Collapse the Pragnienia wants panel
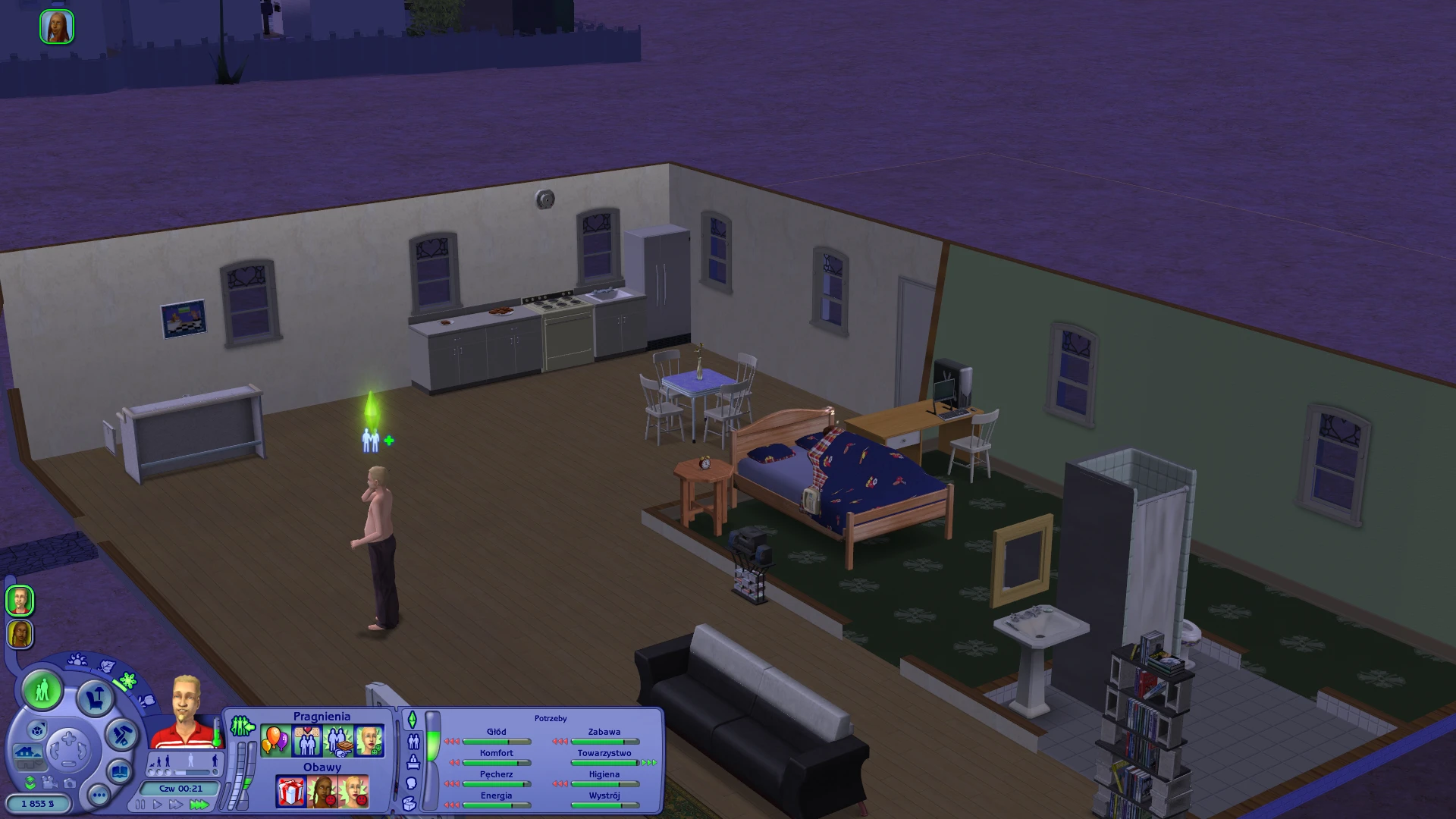This screenshot has width=1456, height=819. coord(242,724)
